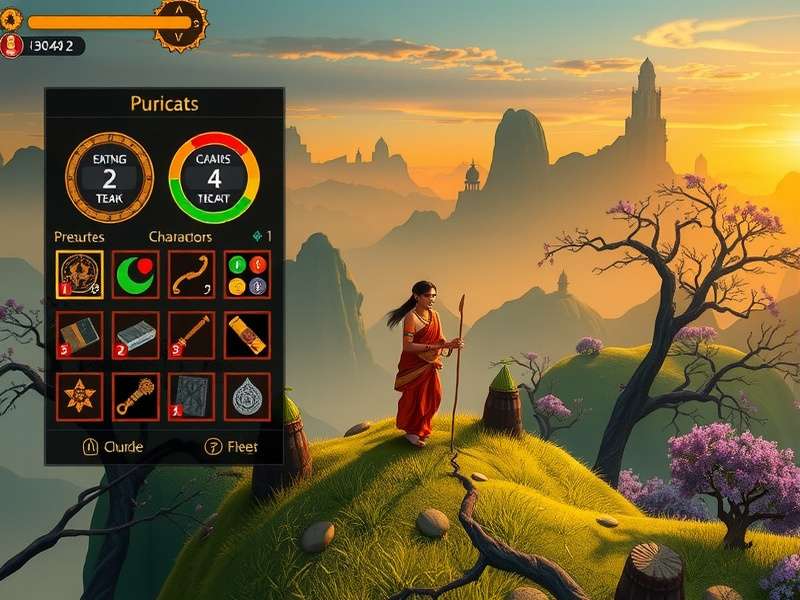Switch to the Preurtes tab
The height and width of the screenshot is (600, 800).
click(79, 237)
